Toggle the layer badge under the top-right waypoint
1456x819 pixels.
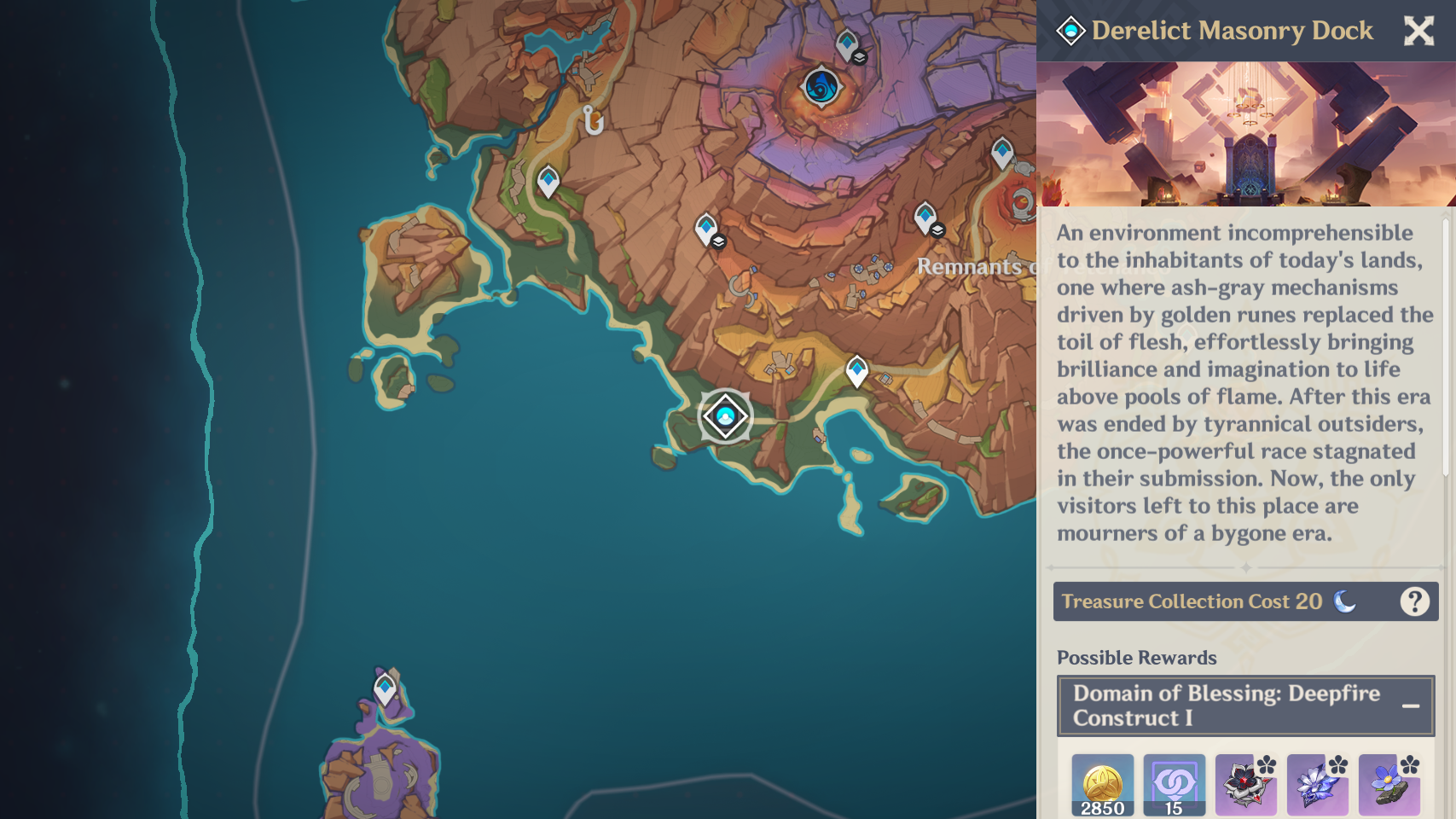(937, 229)
